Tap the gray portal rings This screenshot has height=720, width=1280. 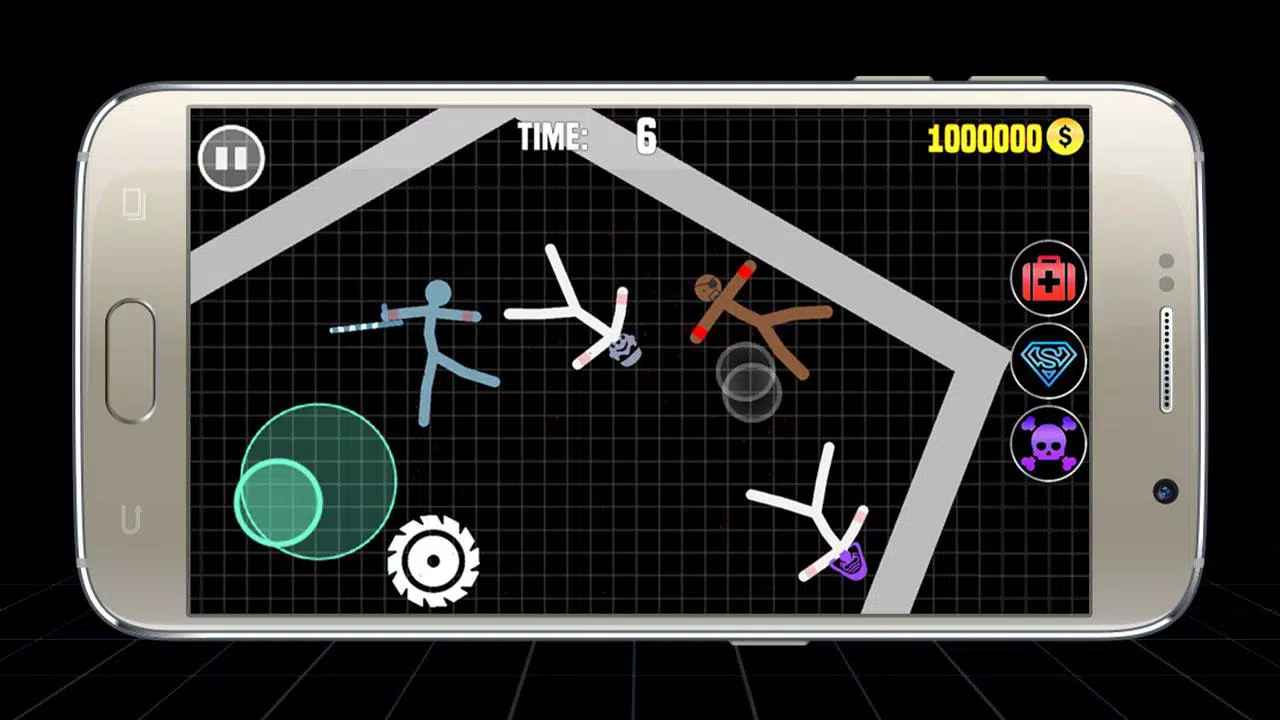[748, 382]
